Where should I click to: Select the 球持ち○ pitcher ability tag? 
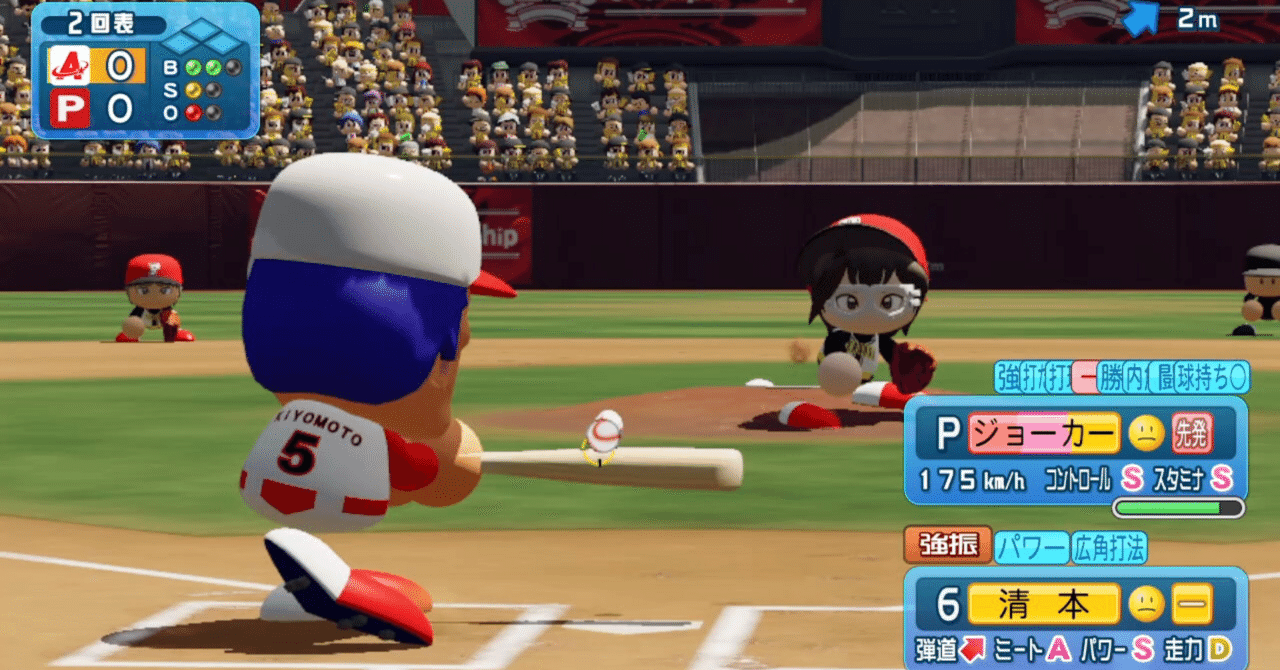(x=1212, y=377)
